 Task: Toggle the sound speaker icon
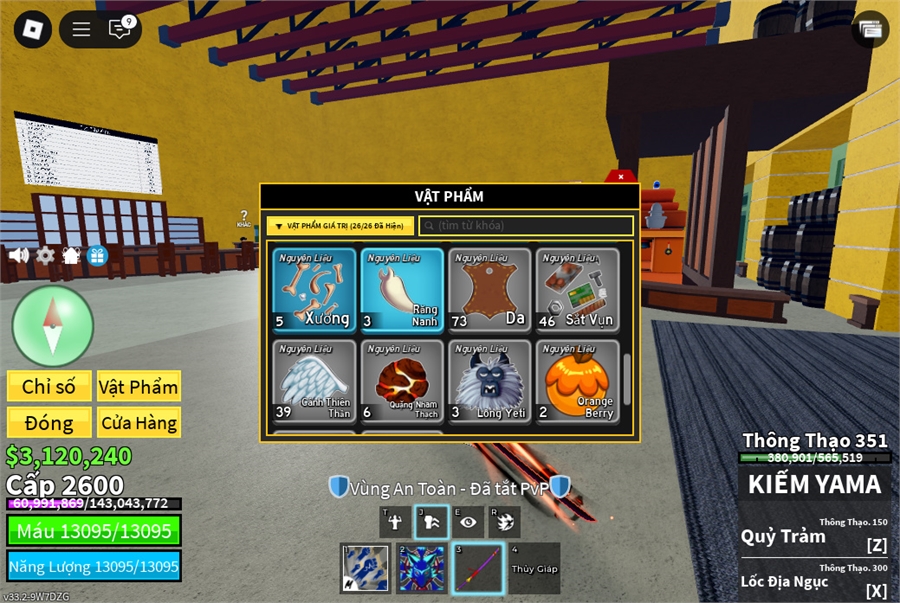click(x=19, y=255)
